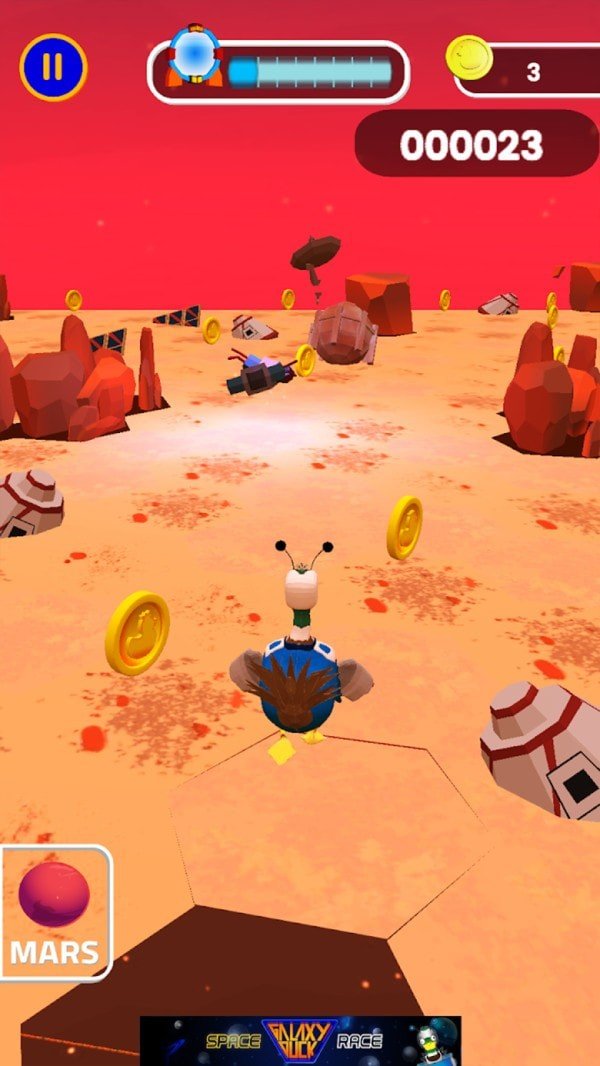Image resolution: width=600 pixels, height=1066 pixels.
Task: Pause the game with the pause button
Action: pyautogui.click(x=54, y=67)
